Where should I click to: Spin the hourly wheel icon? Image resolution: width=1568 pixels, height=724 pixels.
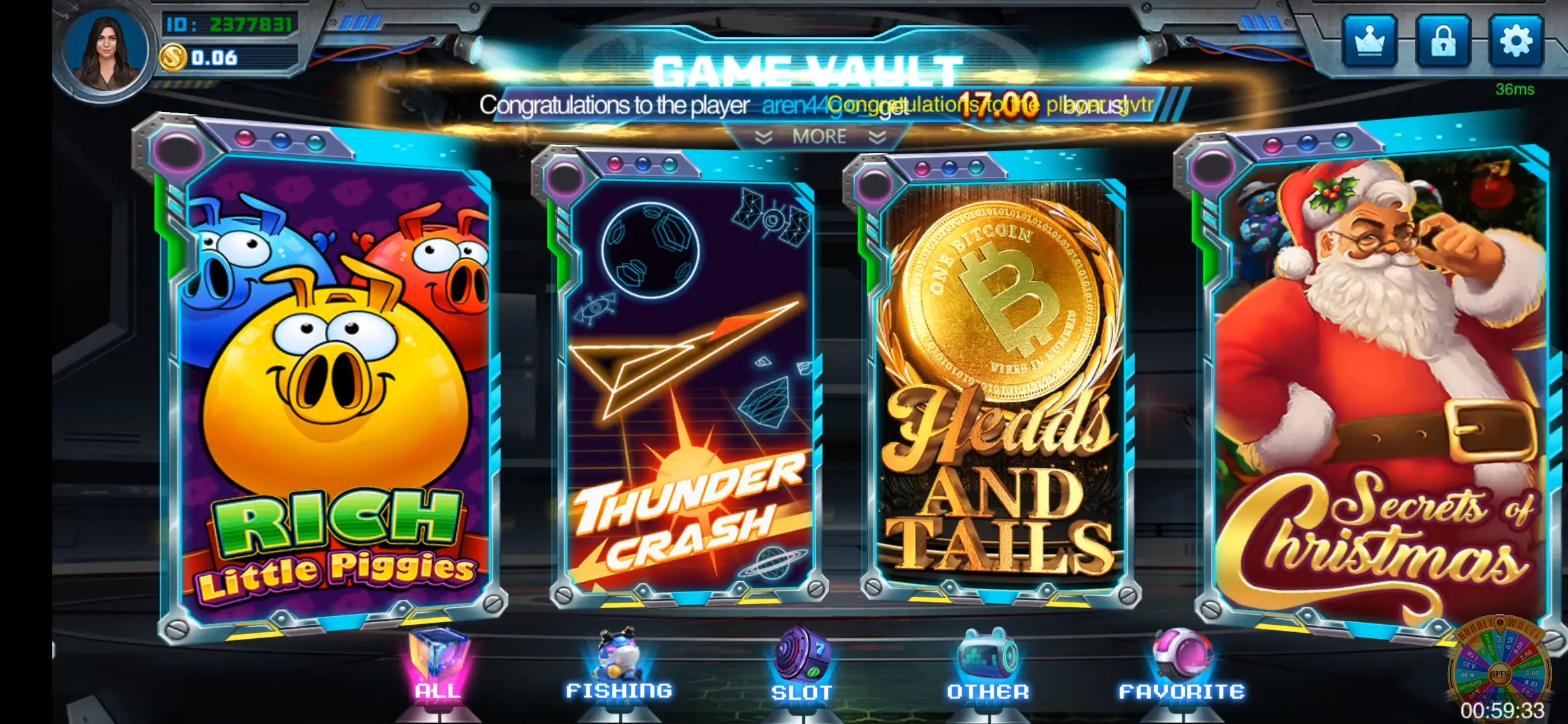coord(1500,670)
